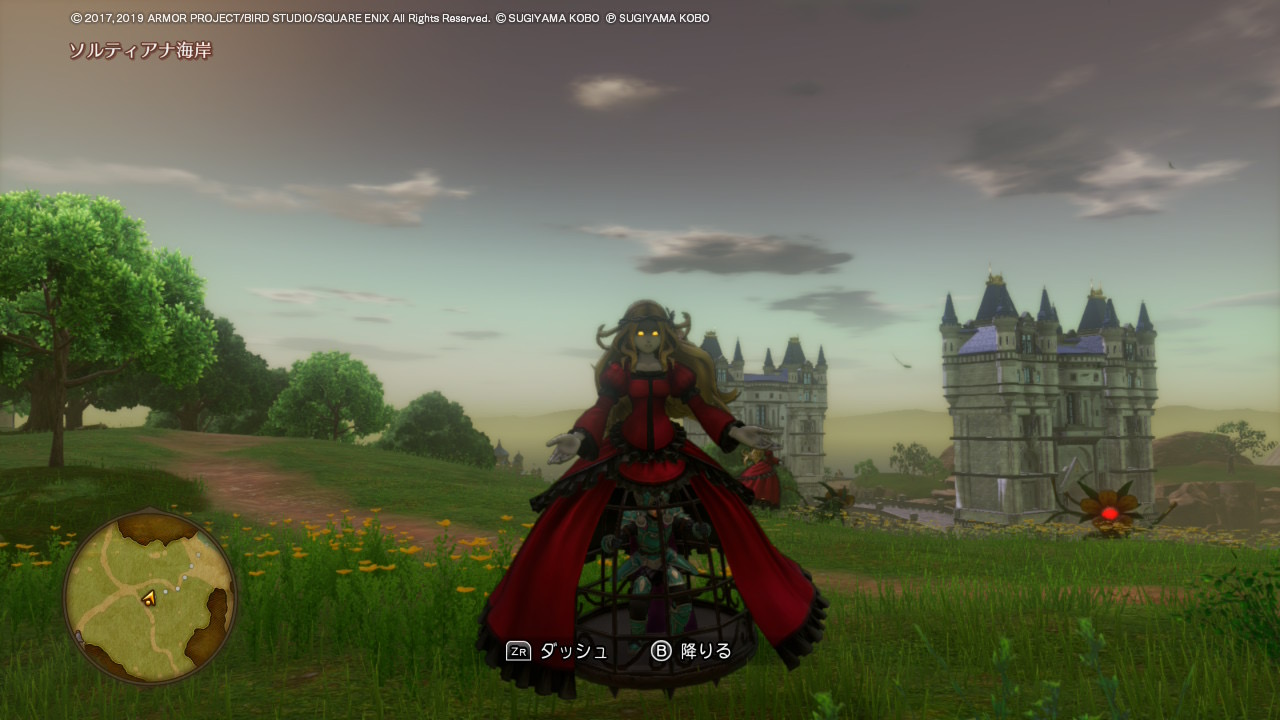The image size is (1280, 720).
Task: Click the player arrow marker on the minimap
Action: (148, 599)
